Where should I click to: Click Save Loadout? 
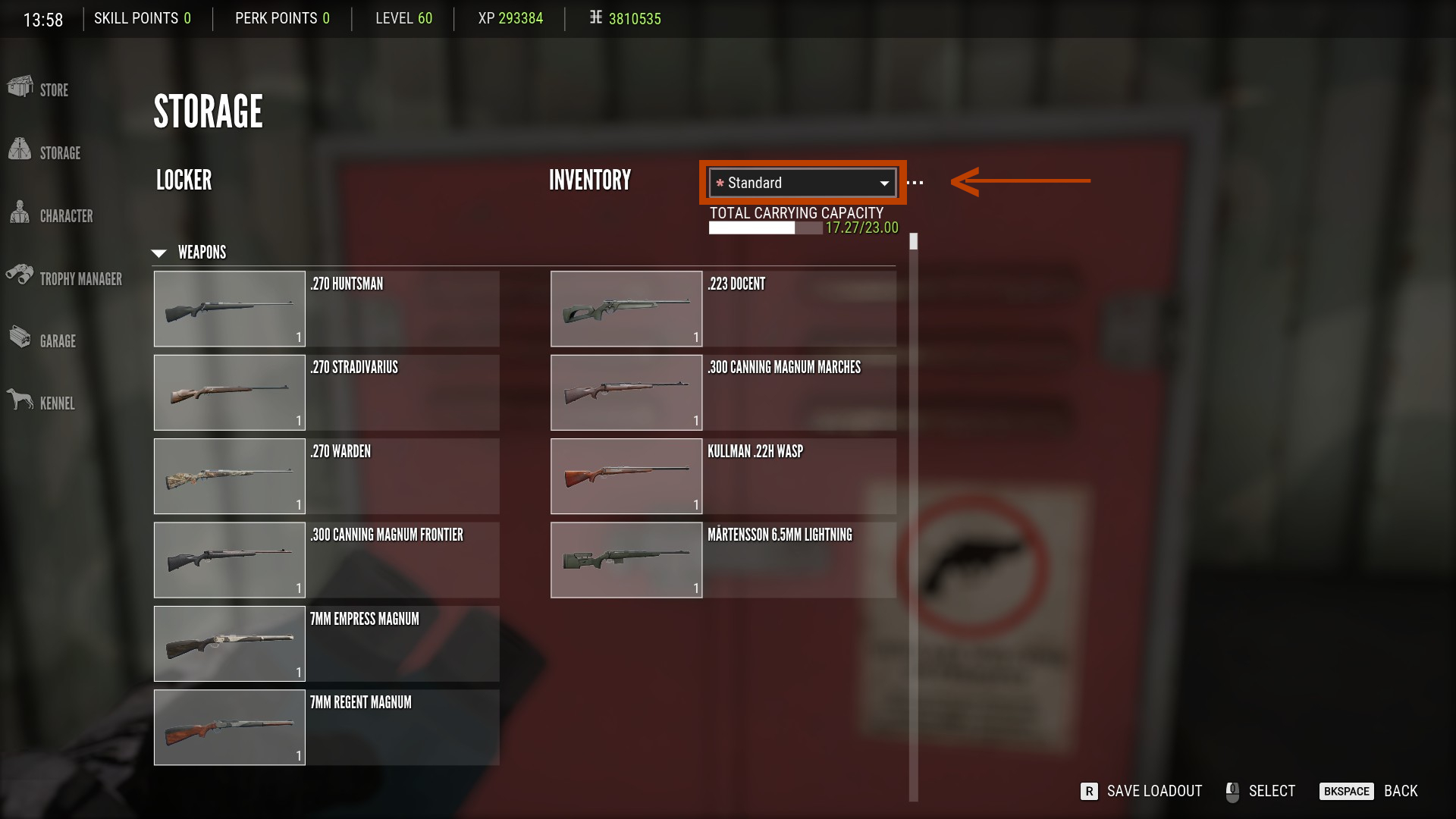tap(1153, 791)
